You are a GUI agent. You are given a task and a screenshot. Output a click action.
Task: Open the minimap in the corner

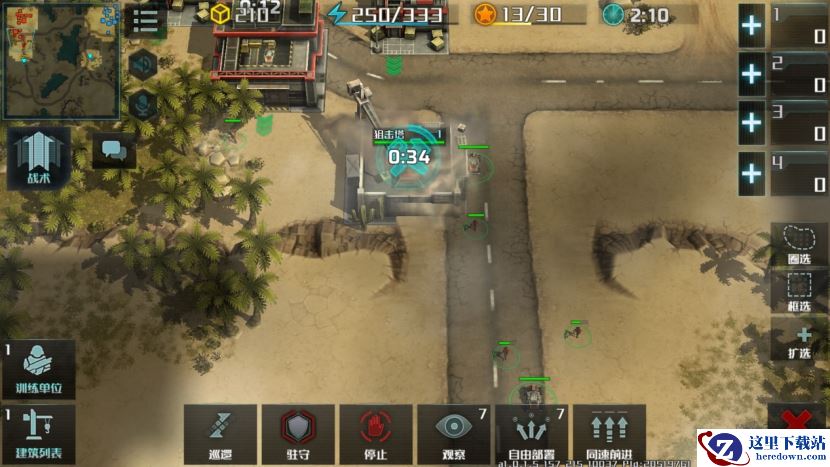pyautogui.click(x=60, y=58)
